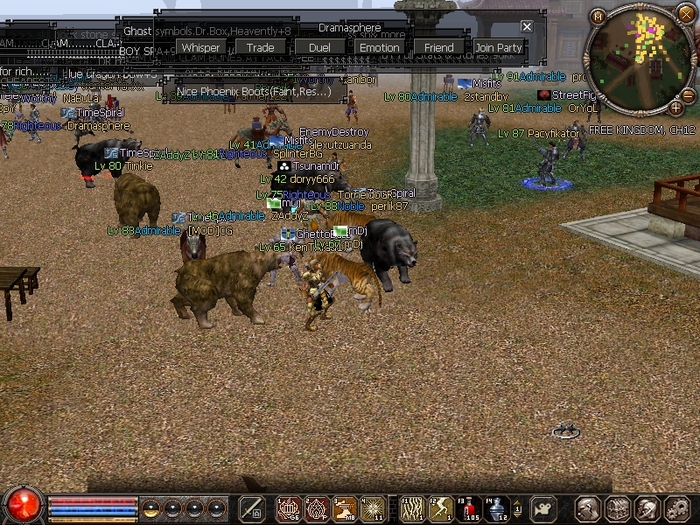Use the blue mana potion slot
This screenshot has height=525, width=700.
[496, 509]
